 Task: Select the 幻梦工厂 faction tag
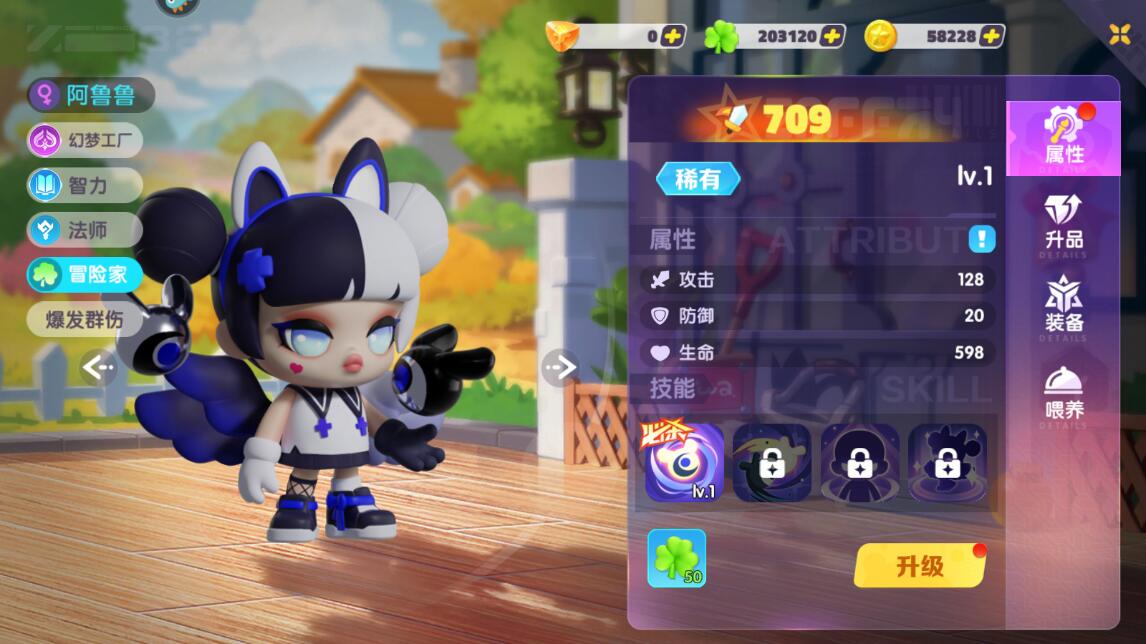click(86, 140)
